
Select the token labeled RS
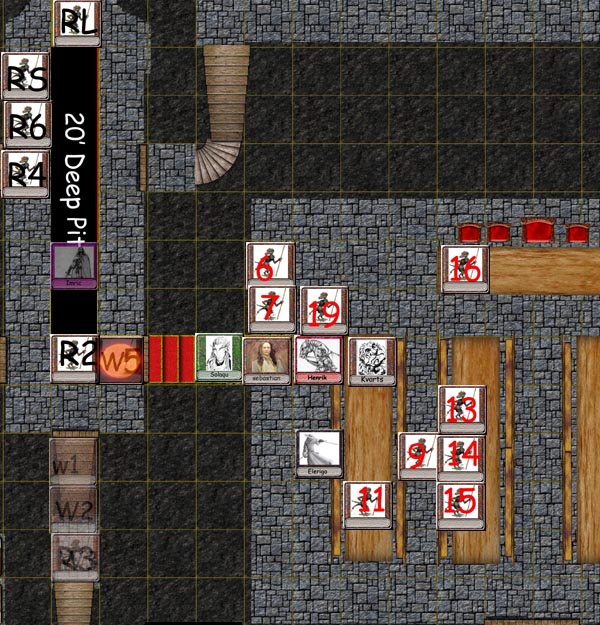click(25, 77)
